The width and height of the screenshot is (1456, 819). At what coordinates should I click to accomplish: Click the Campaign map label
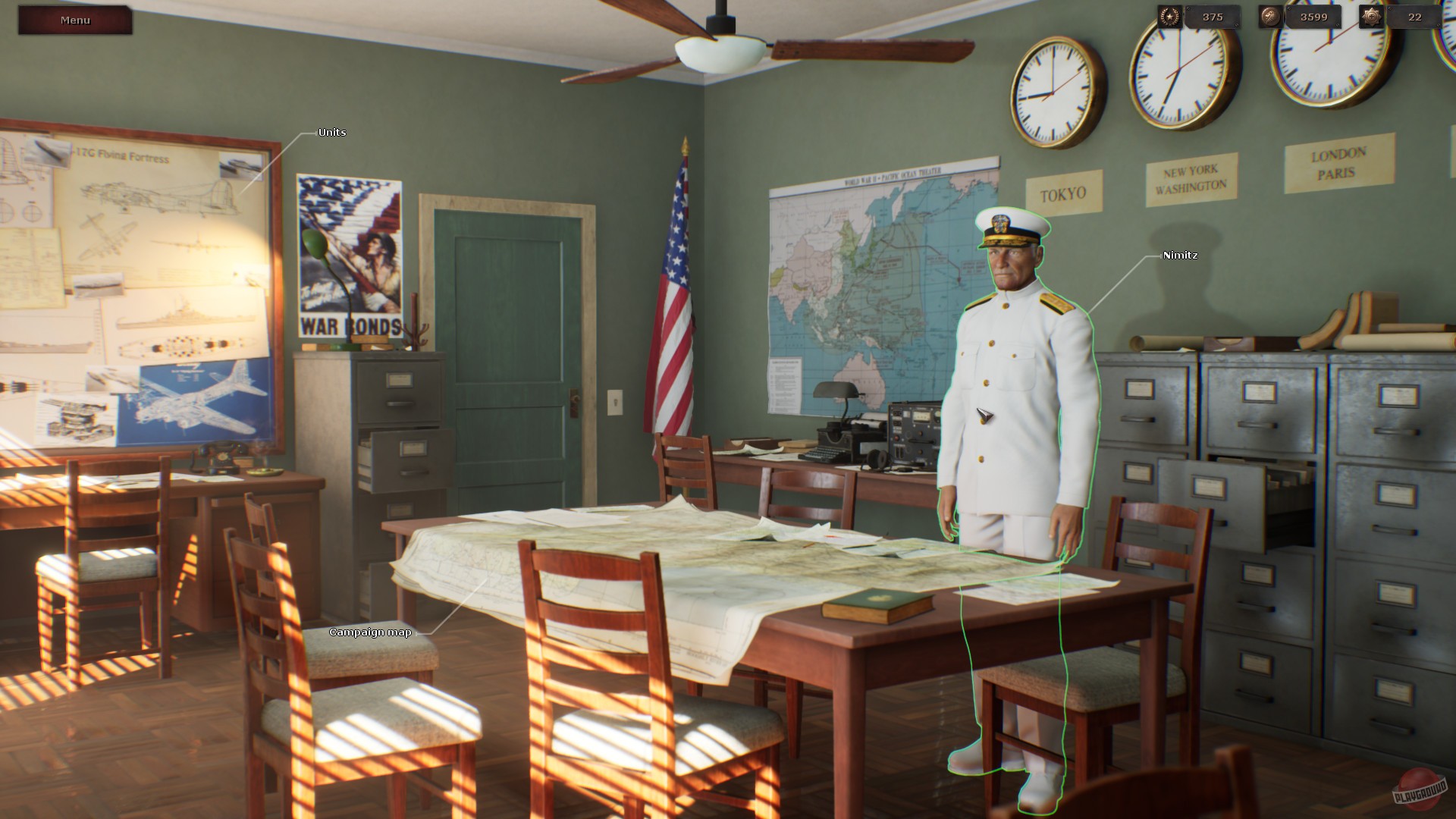coord(369,631)
